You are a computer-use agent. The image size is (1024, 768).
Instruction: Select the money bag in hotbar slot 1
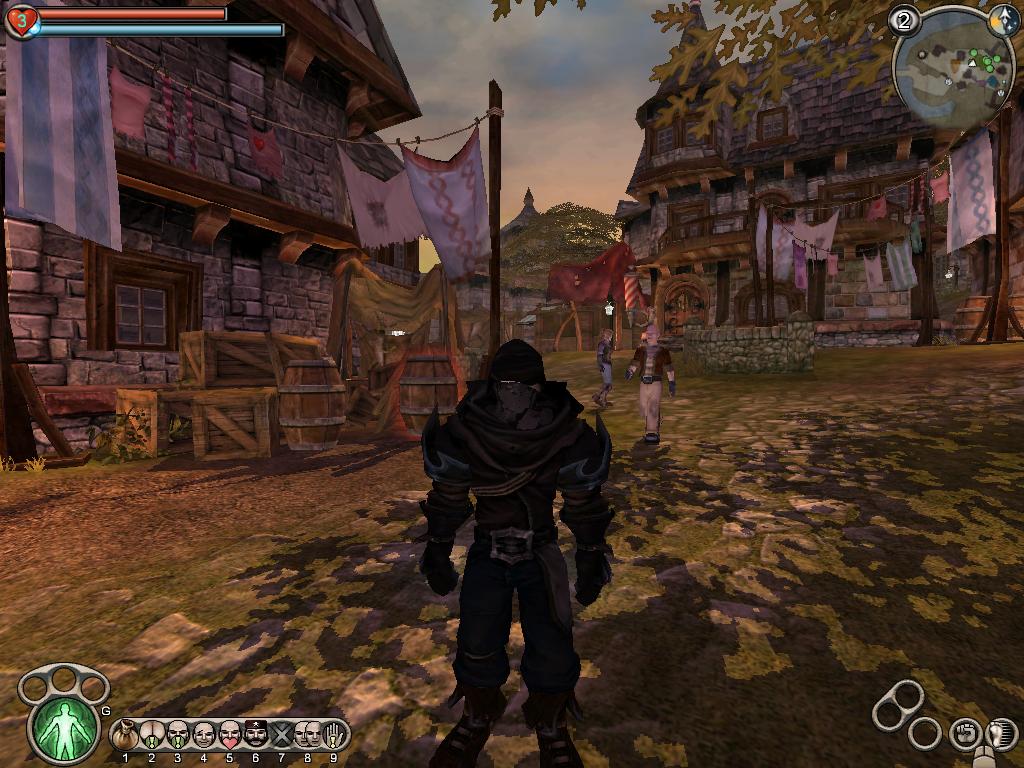pos(125,736)
